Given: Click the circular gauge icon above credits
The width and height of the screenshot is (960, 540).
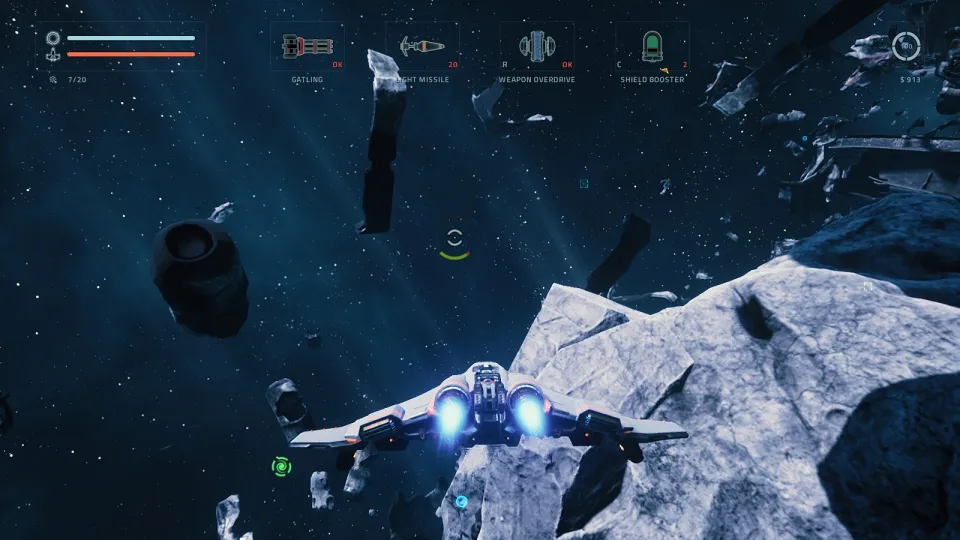Looking at the screenshot, I should tap(906, 46).
